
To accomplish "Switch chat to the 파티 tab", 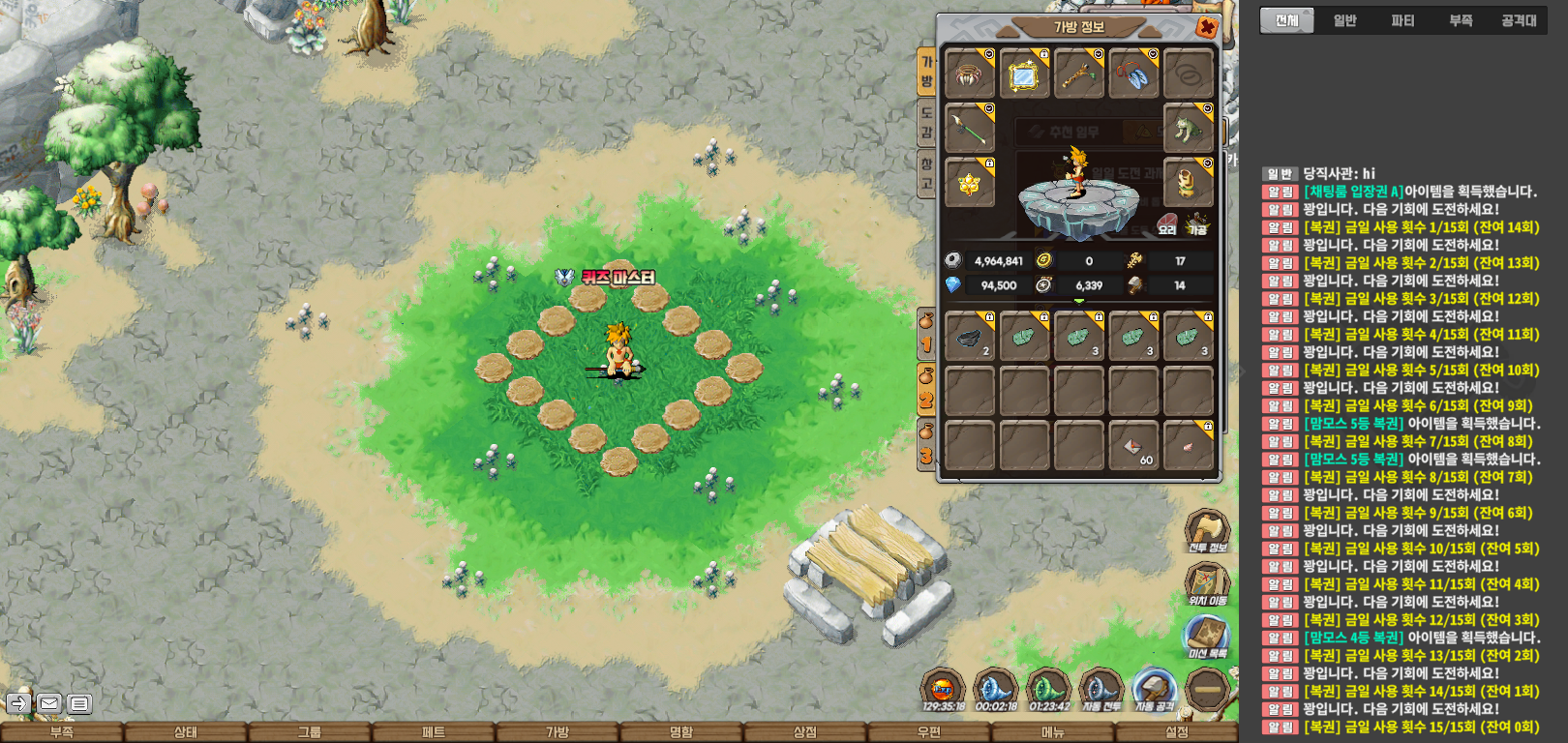I will (1402, 20).
